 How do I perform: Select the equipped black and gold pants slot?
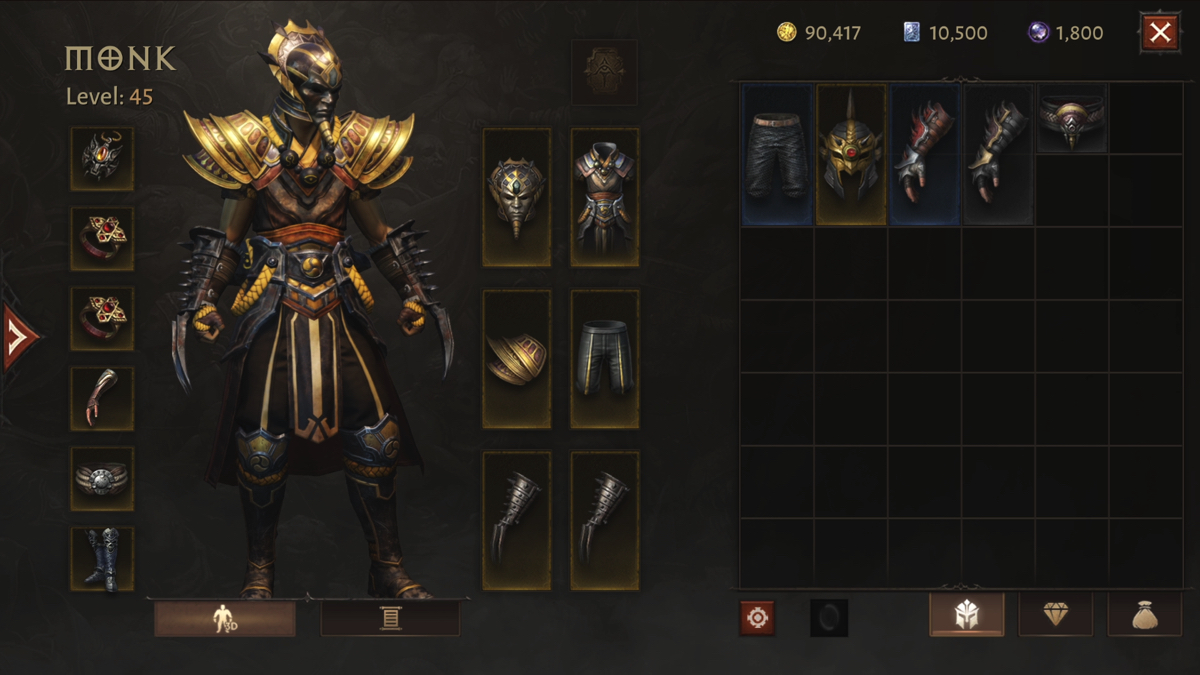tap(604, 359)
